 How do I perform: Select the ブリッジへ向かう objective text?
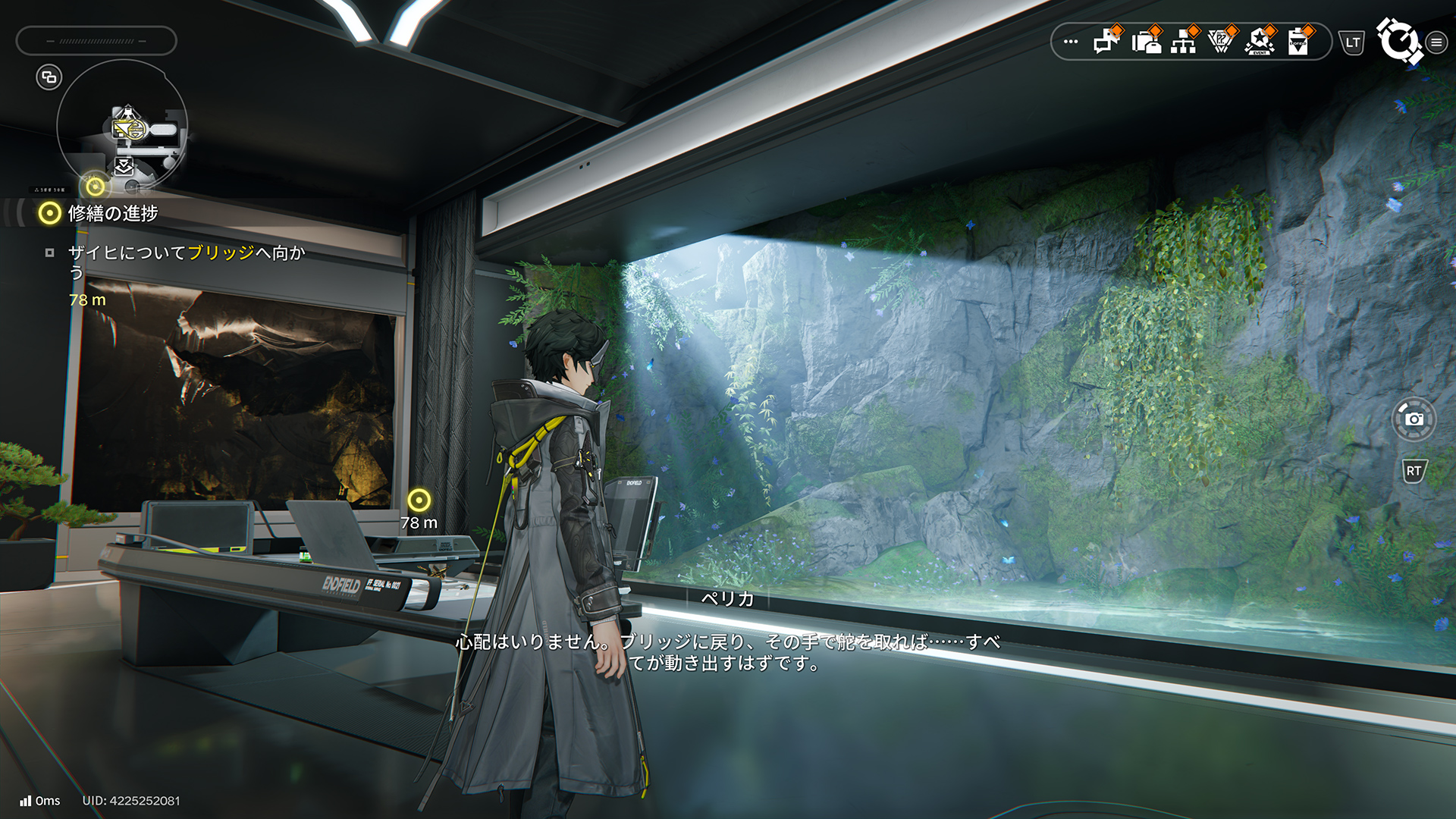pyautogui.click(x=186, y=262)
